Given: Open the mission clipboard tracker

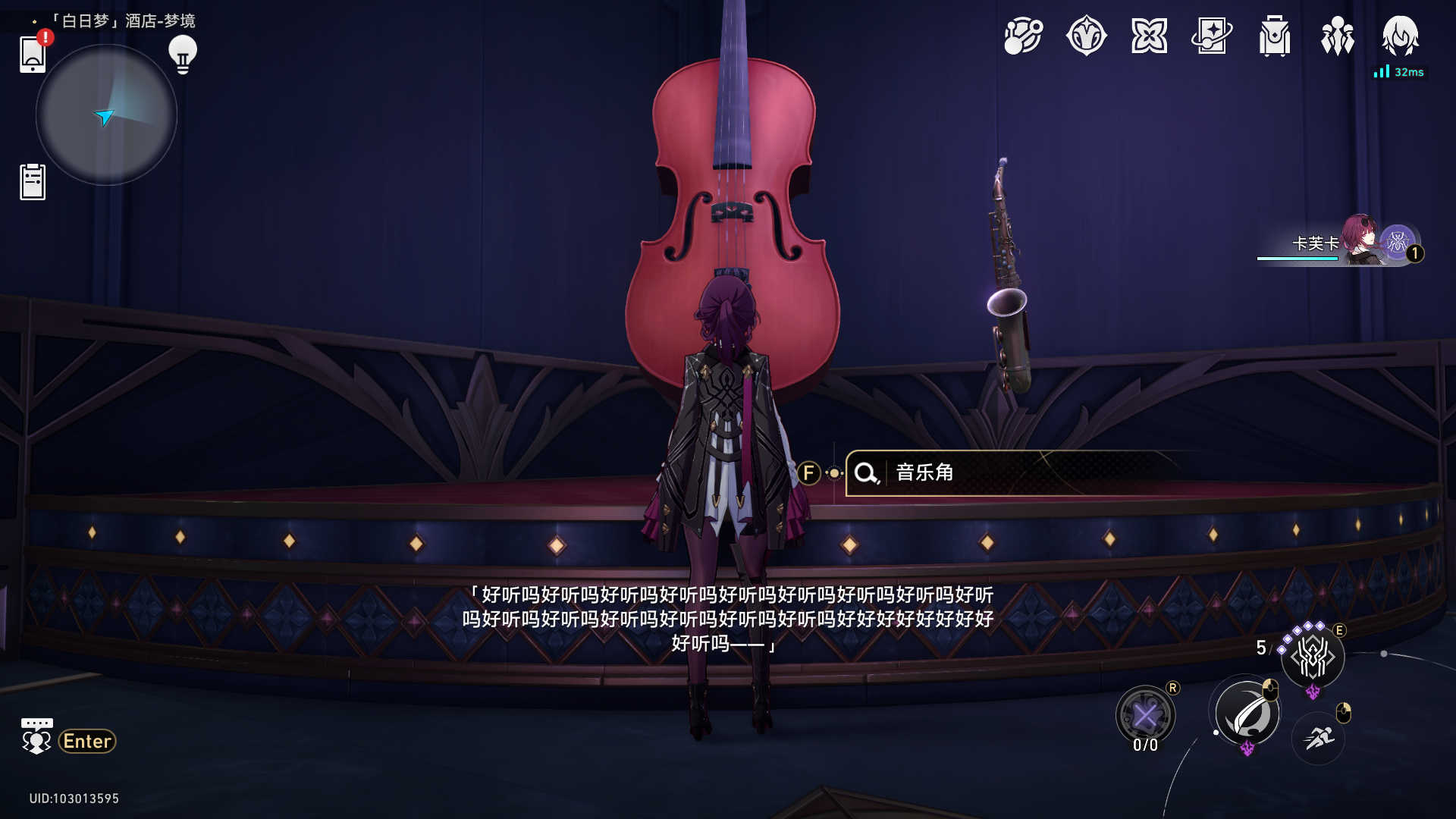Looking at the screenshot, I should (33, 182).
